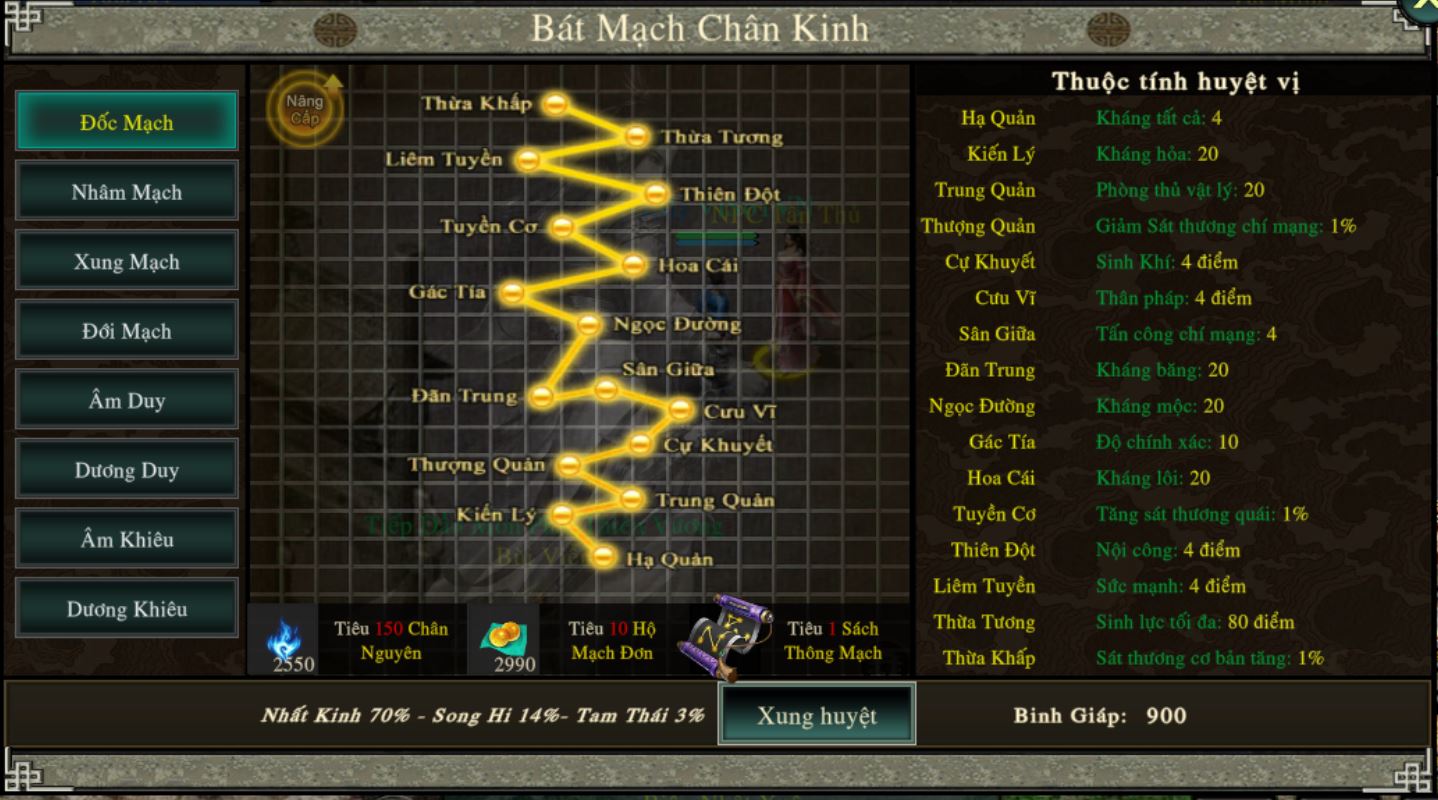Click the Thiên Đột acupoint node
This screenshot has width=1438, height=800.
(656, 193)
